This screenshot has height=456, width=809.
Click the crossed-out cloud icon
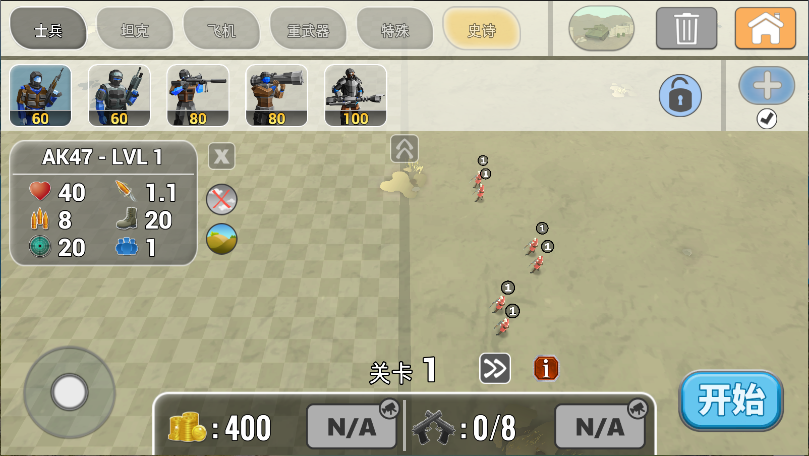[x=222, y=199]
